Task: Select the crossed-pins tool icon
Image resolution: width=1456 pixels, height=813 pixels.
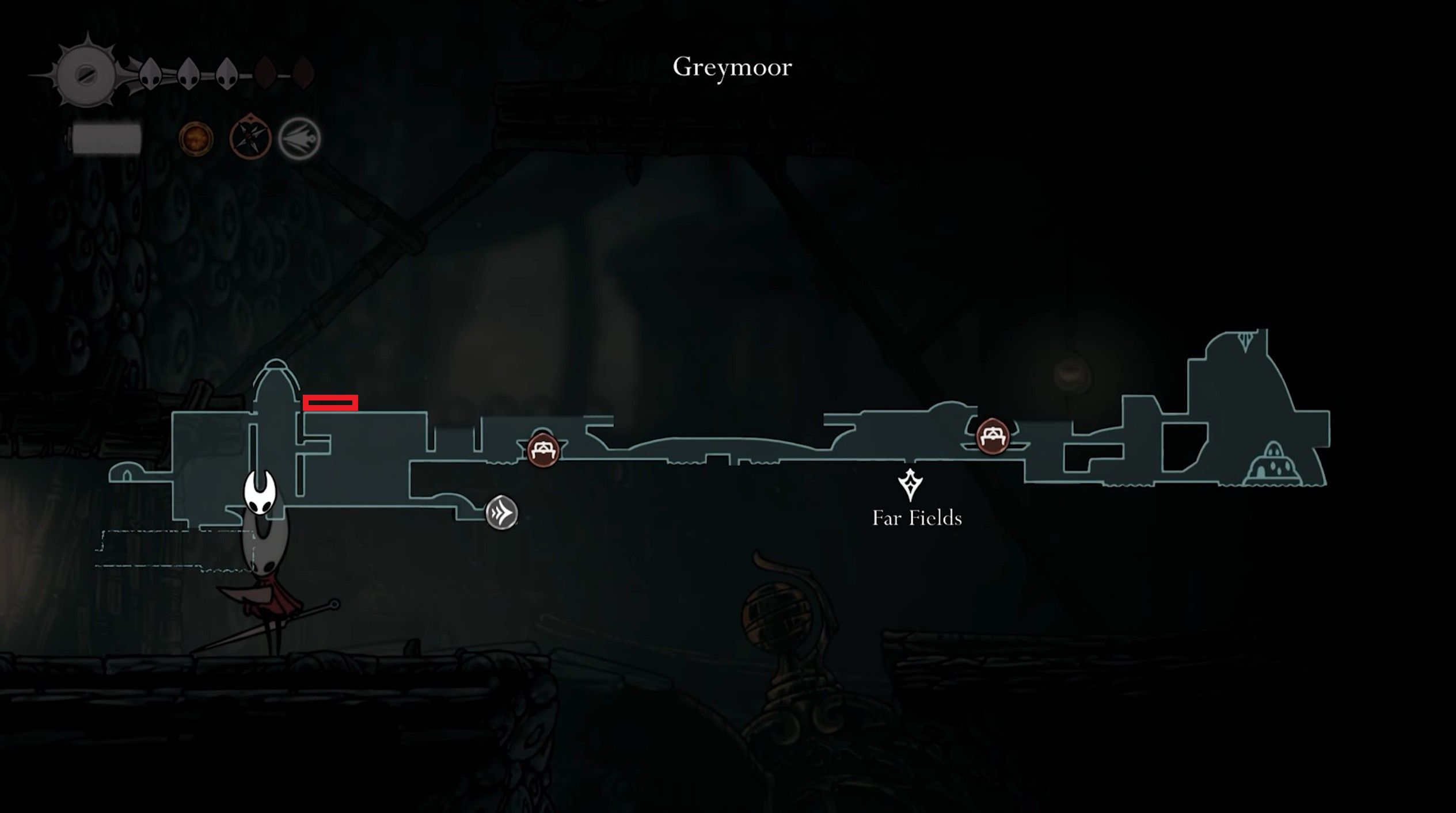Action: [x=250, y=138]
